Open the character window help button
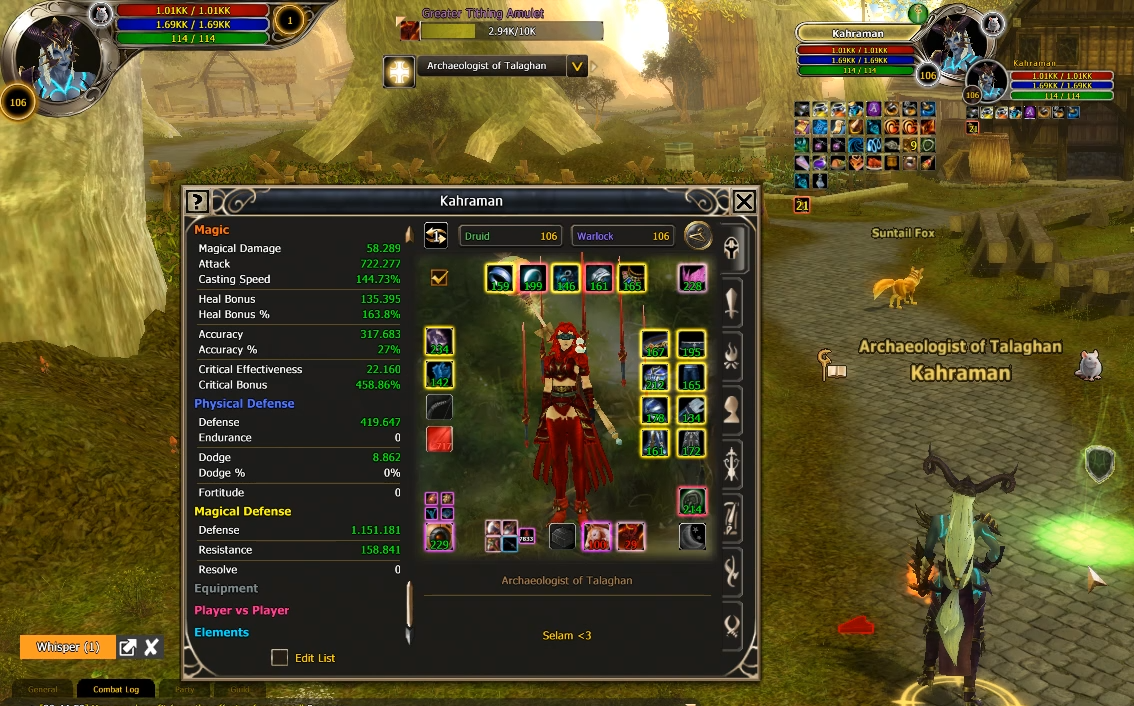Screen dimensions: 1134x706 tap(197, 202)
